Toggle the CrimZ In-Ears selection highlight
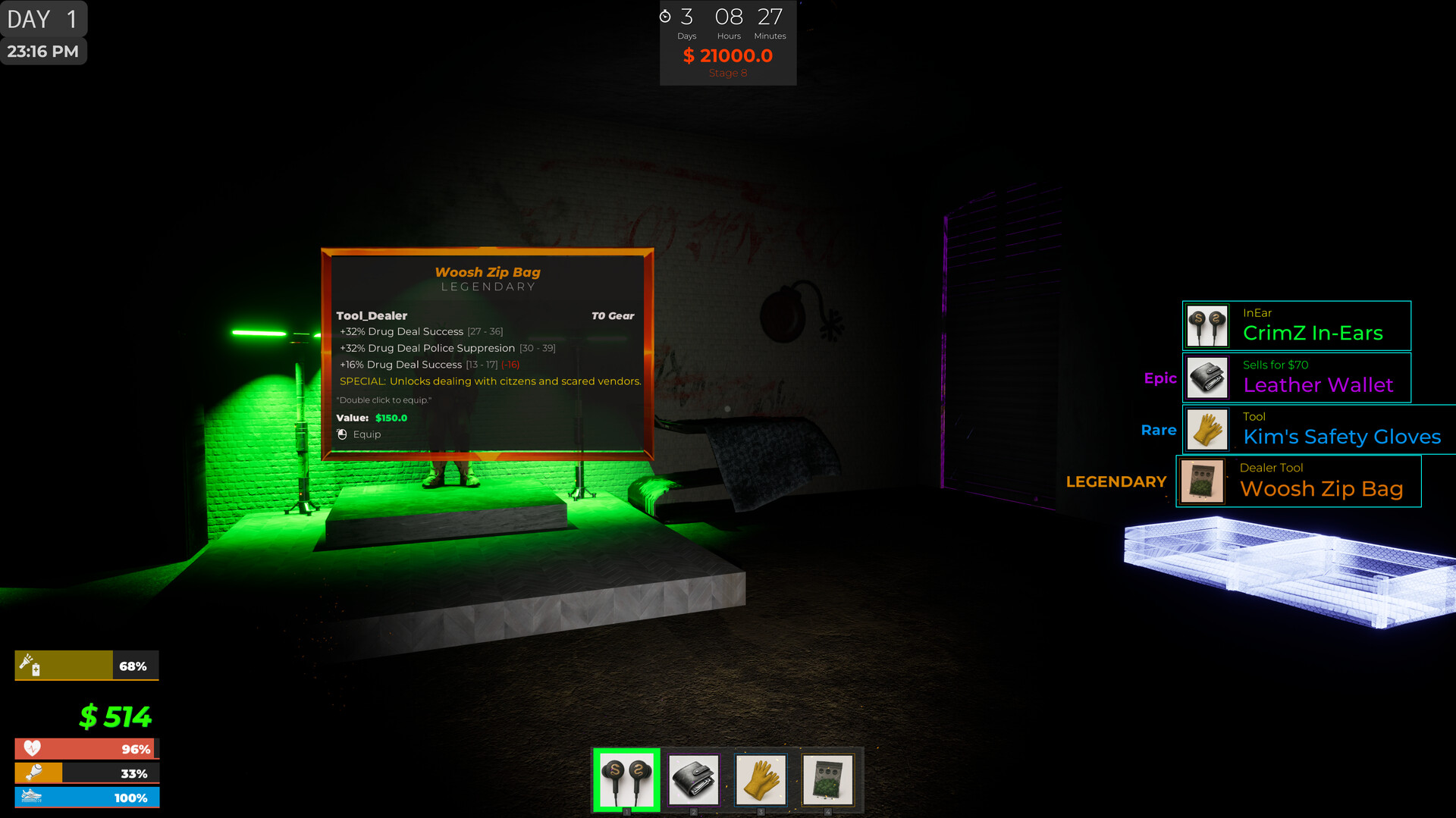Screen dimensions: 1456x818 tap(625, 779)
